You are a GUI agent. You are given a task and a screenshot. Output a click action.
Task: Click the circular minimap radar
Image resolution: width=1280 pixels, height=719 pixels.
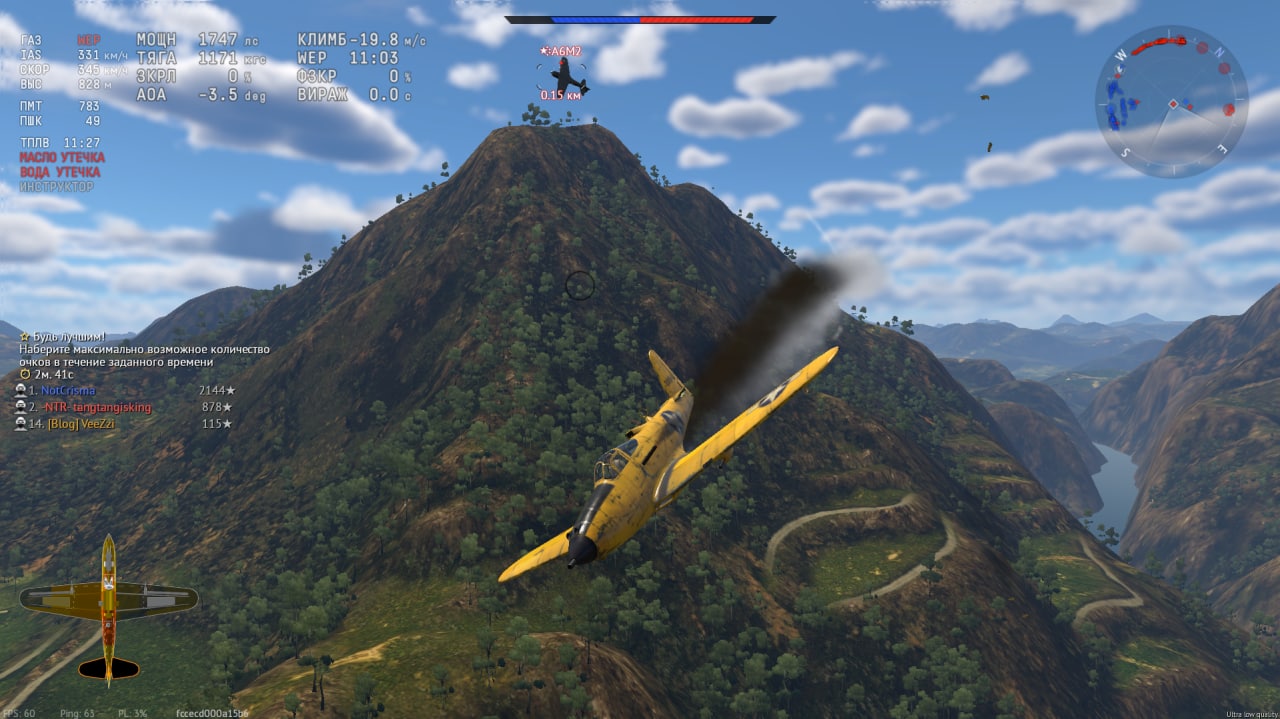(x=1171, y=101)
